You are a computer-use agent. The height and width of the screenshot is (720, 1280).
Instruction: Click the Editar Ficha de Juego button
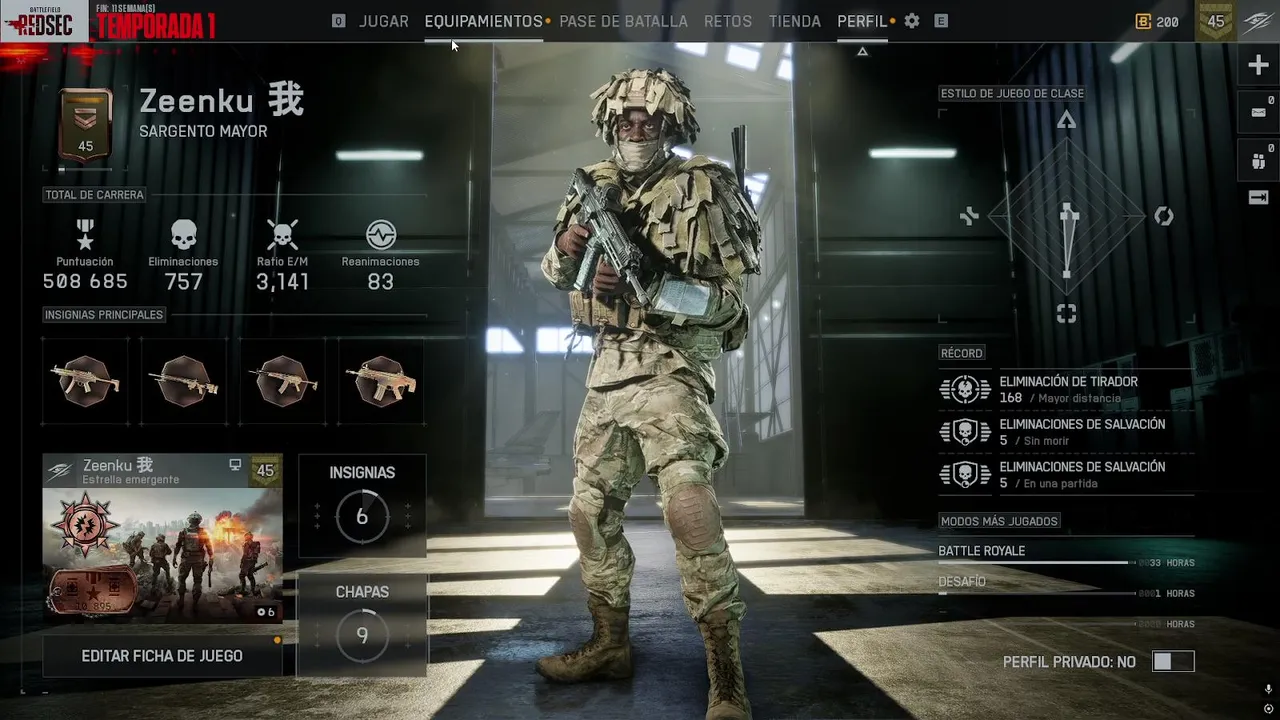click(x=162, y=656)
